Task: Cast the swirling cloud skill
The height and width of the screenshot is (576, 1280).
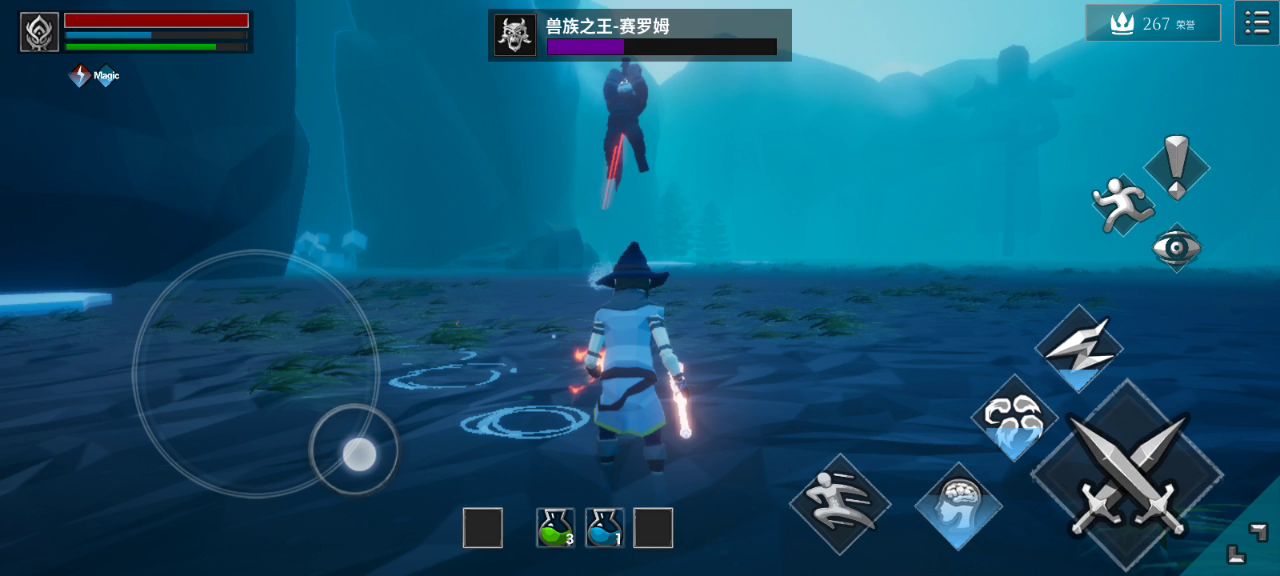Action: [x=1014, y=418]
